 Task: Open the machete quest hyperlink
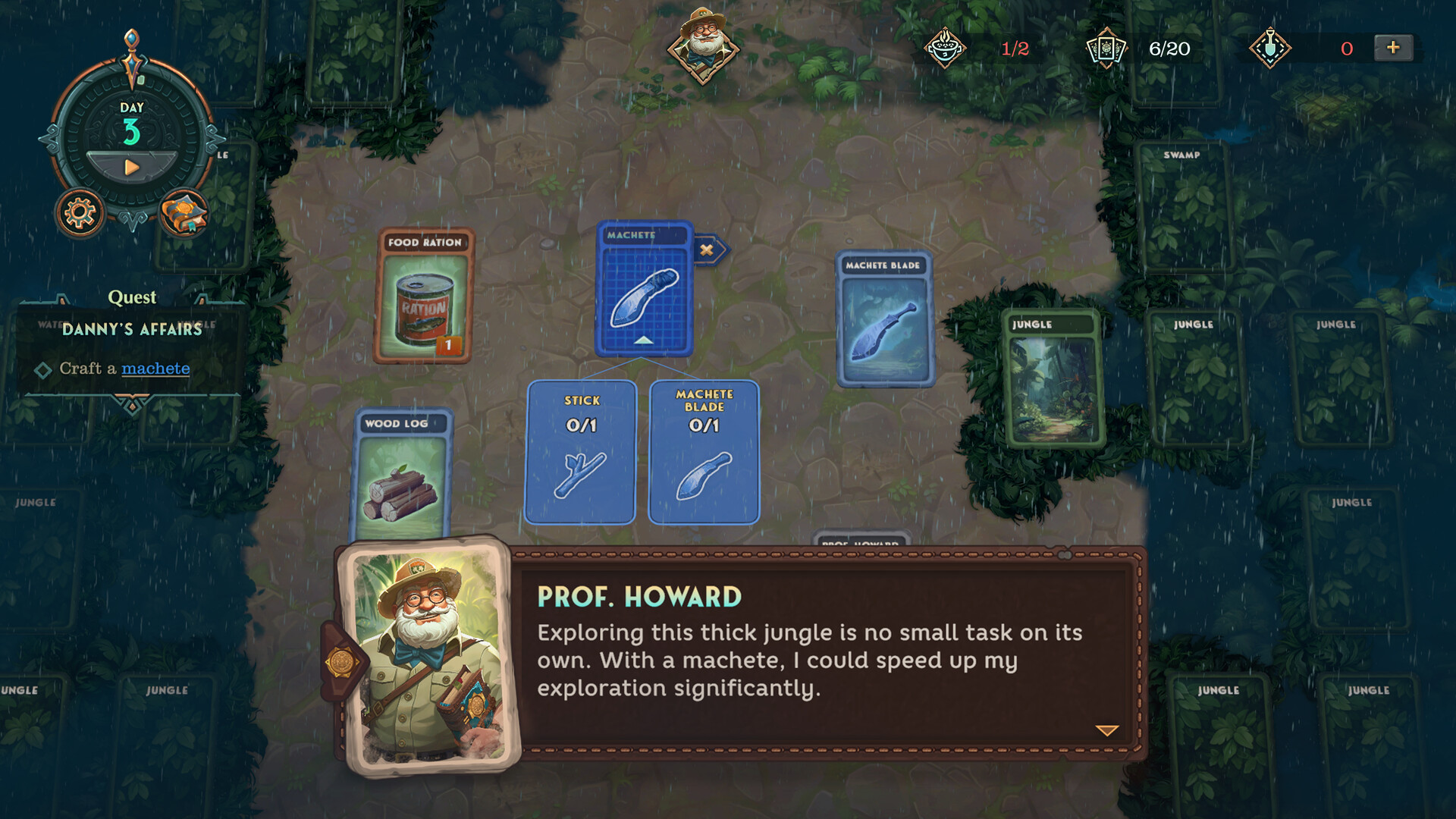155,369
